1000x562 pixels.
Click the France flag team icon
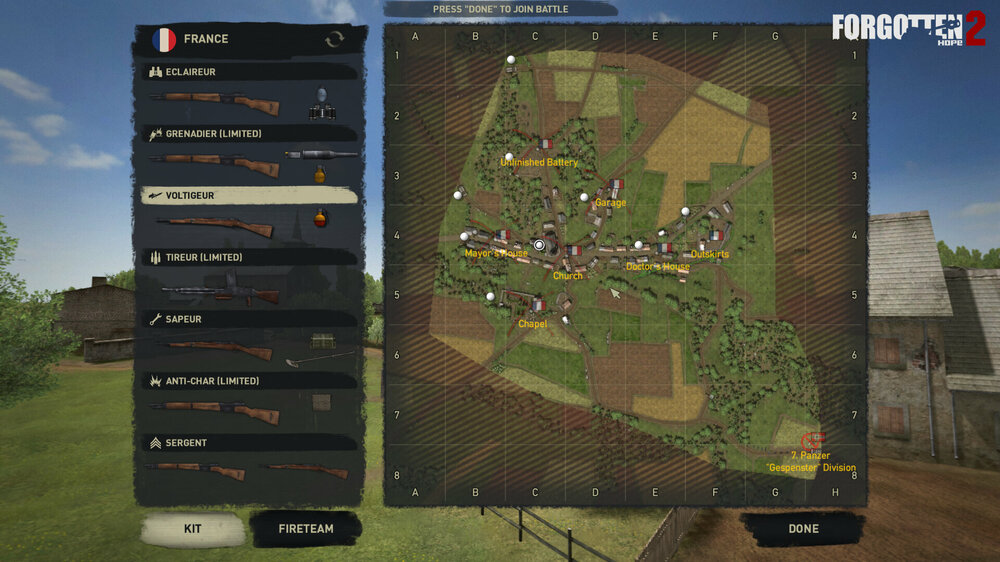coord(164,39)
